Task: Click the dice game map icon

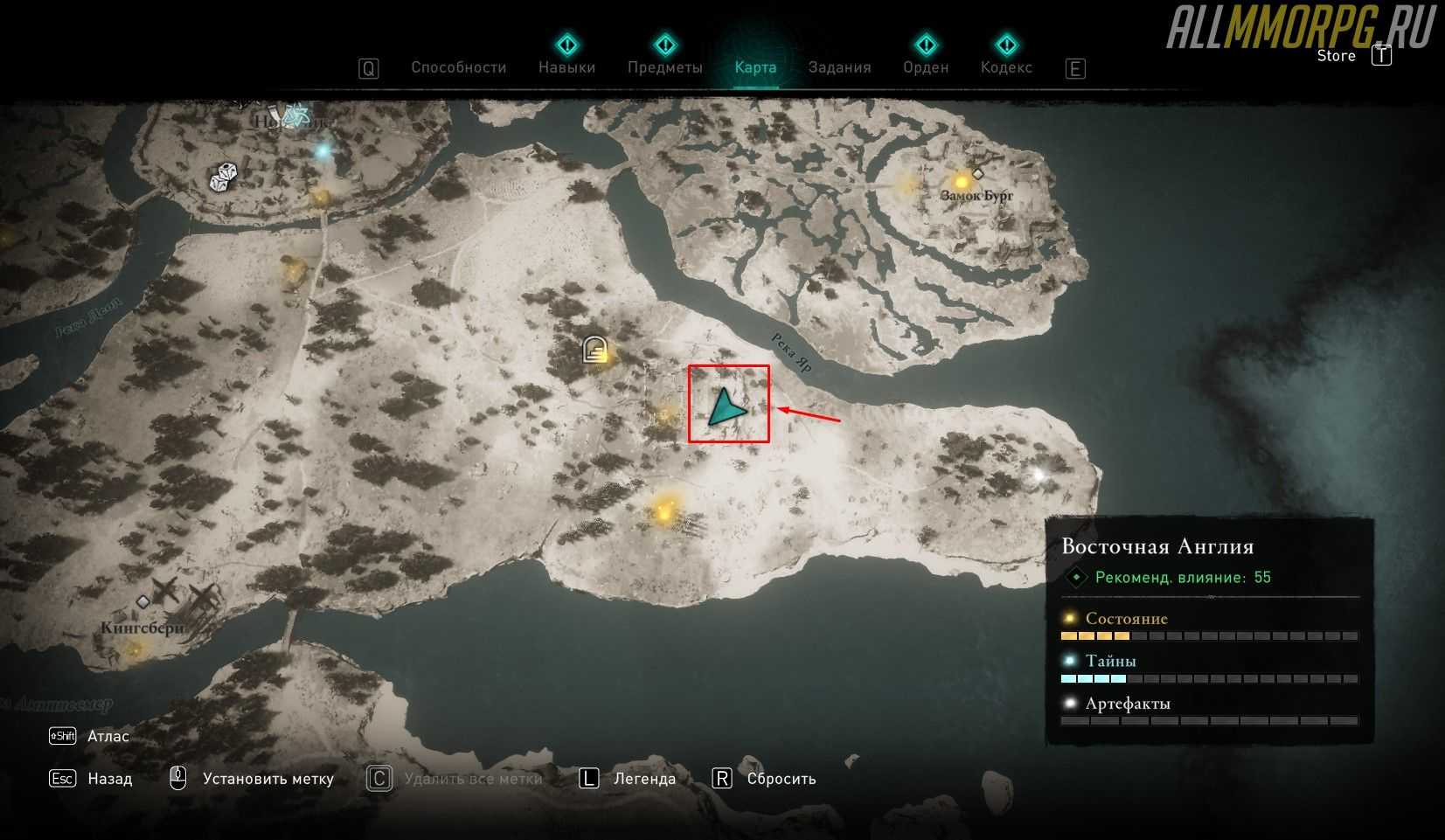Action: 222,177
